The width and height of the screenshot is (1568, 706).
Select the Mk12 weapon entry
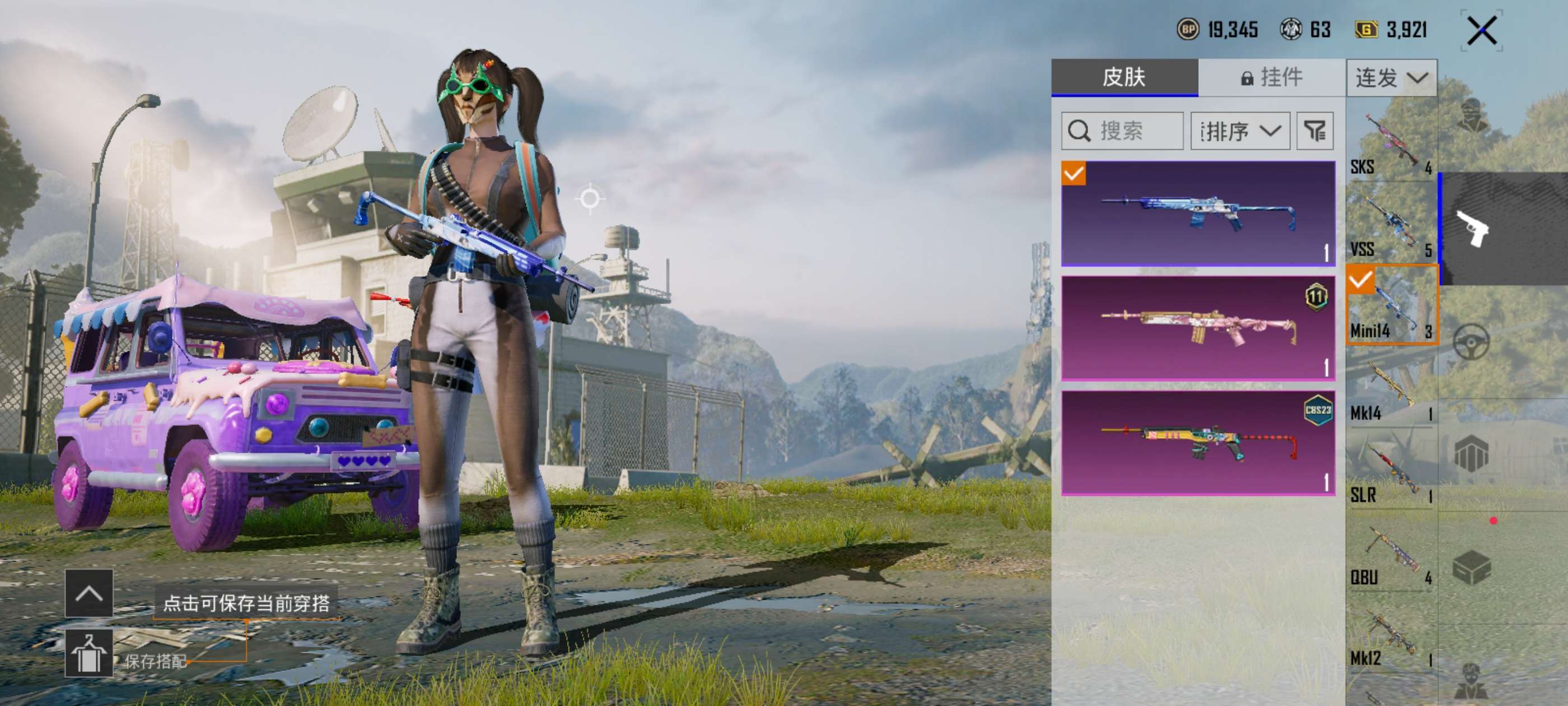pyautogui.click(x=1391, y=638)
